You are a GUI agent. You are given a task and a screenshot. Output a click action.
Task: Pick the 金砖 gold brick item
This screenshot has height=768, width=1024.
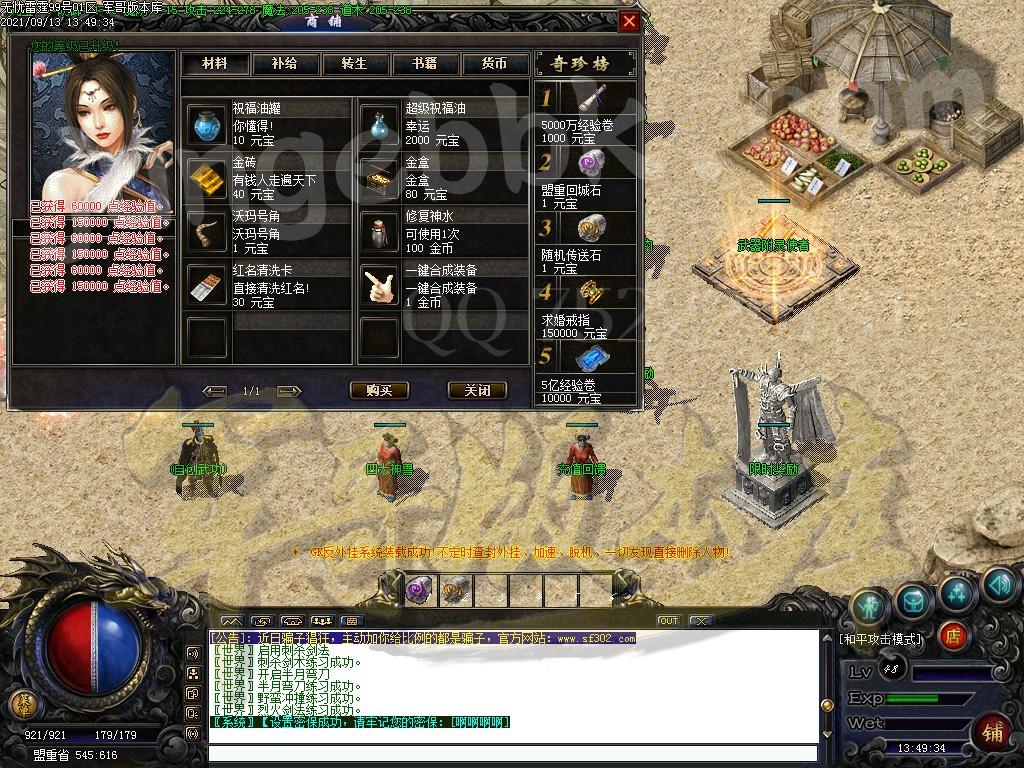click(208, 179)
